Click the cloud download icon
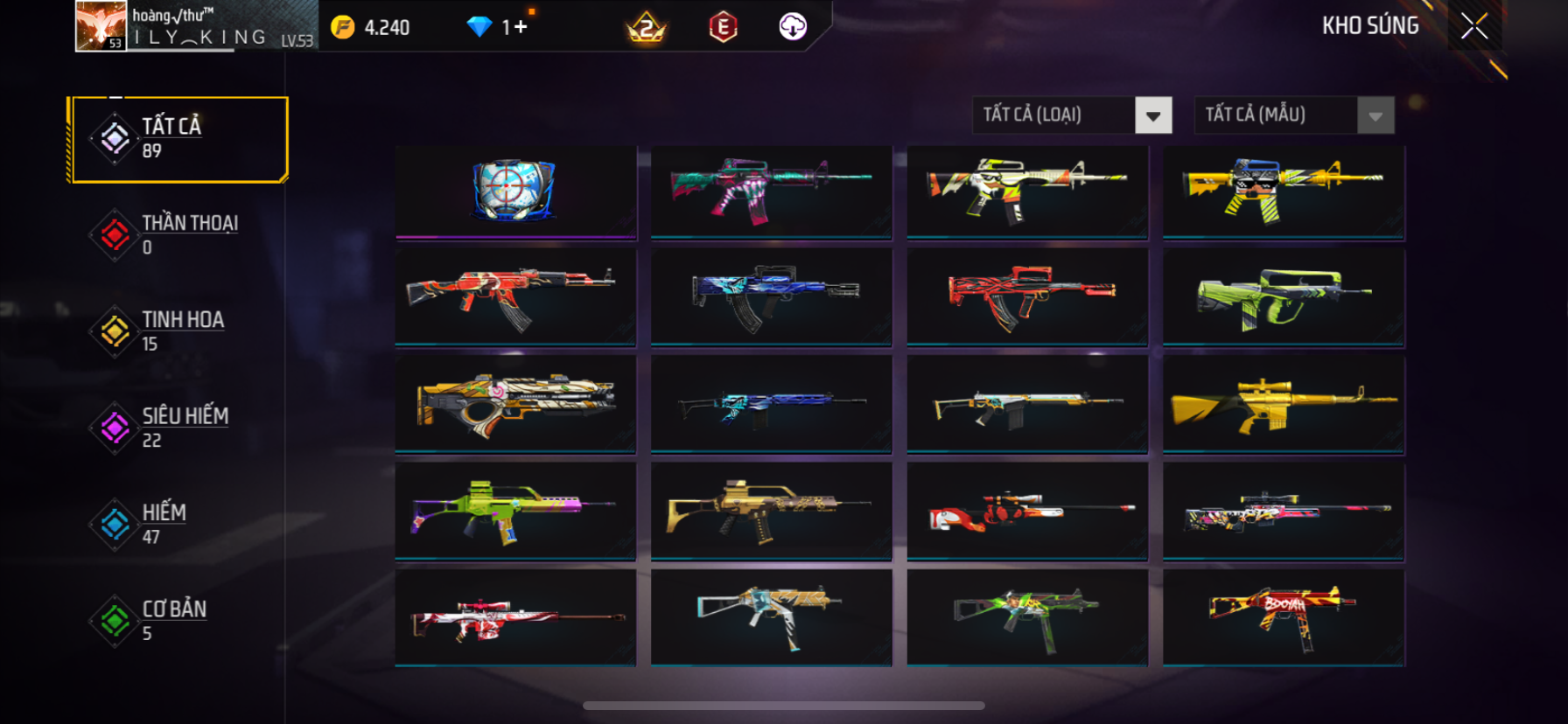This screenshot has width=1568, height=724. (x=793, y=27)
